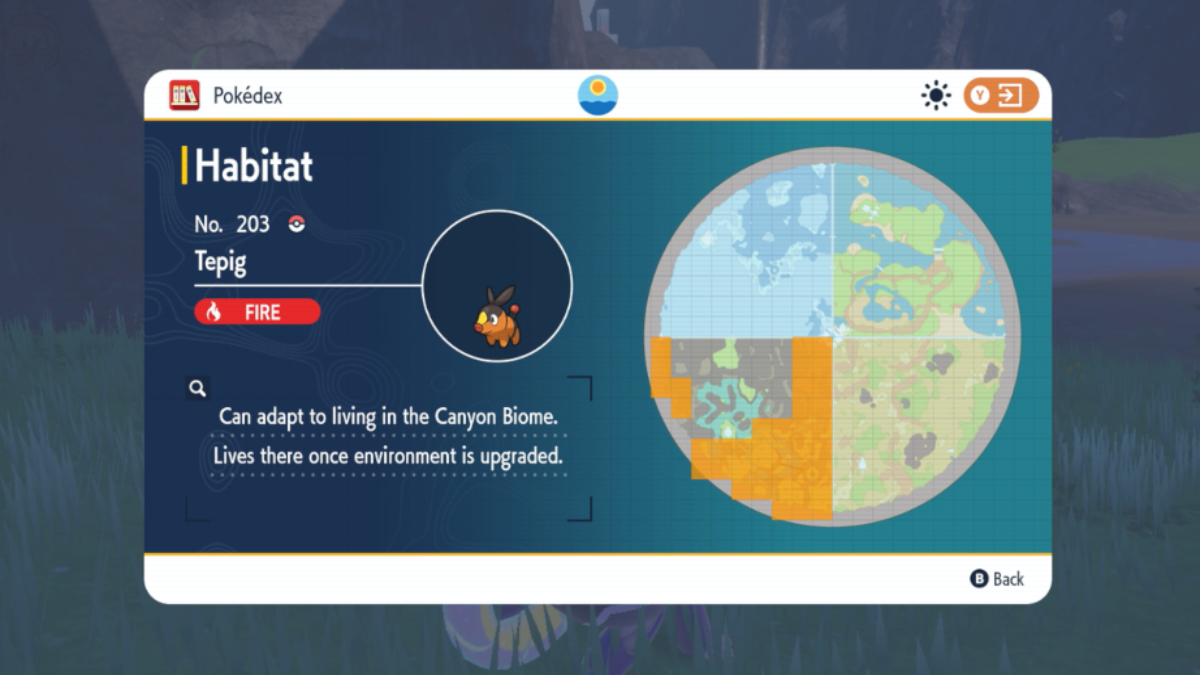
Task: Select the Tepig portrait circle
Action: 497,286
